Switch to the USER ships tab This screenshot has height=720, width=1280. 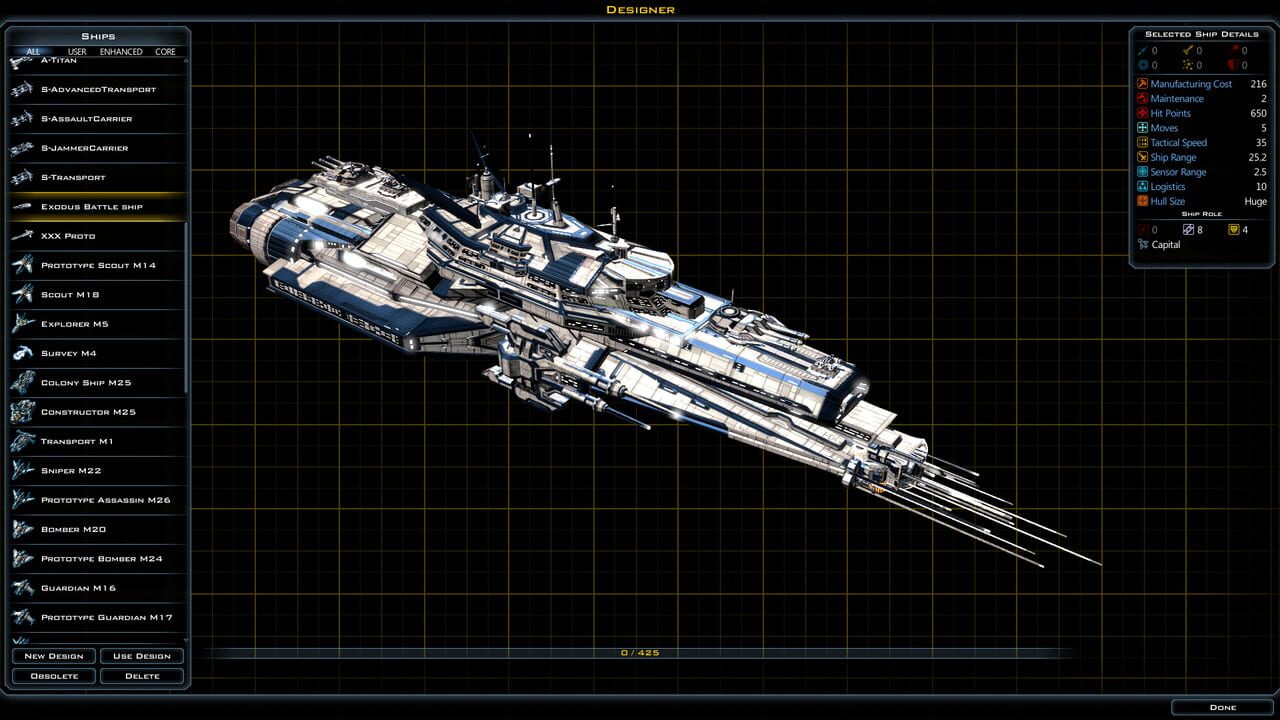(77, 51)
